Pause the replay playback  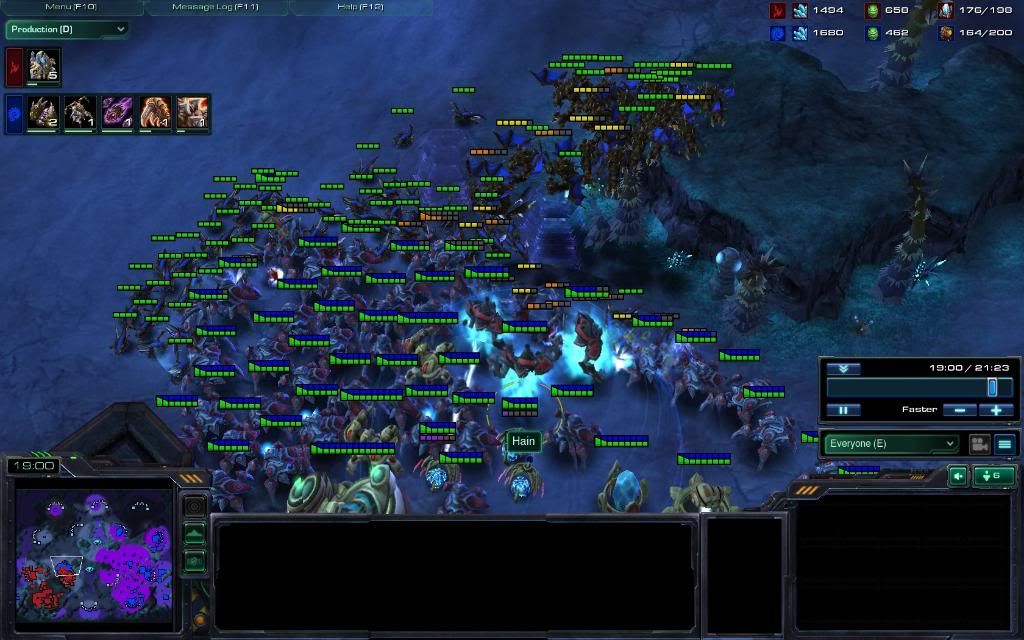tap(843, 410)
